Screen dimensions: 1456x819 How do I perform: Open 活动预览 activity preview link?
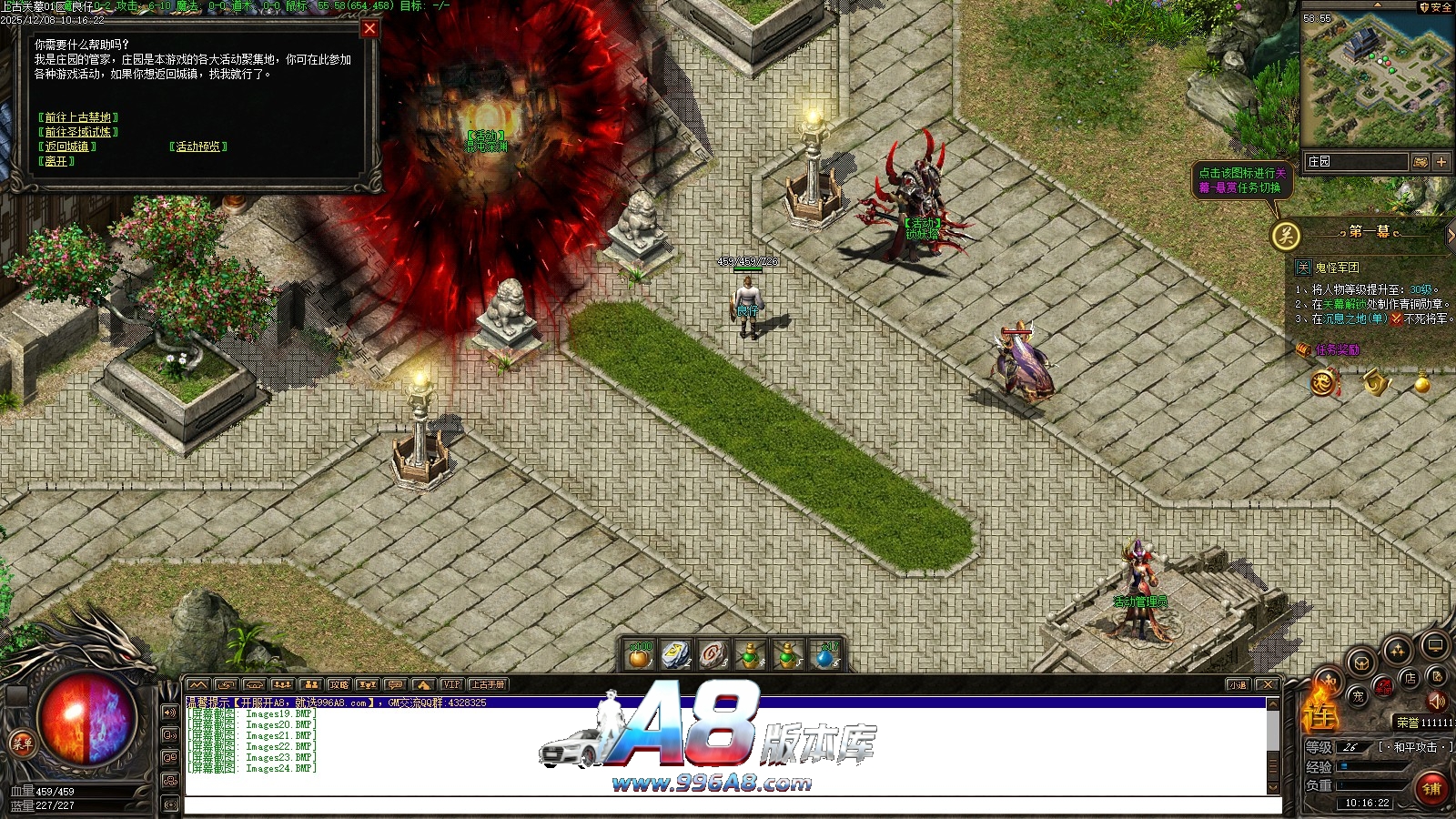[x=198, y=147]
